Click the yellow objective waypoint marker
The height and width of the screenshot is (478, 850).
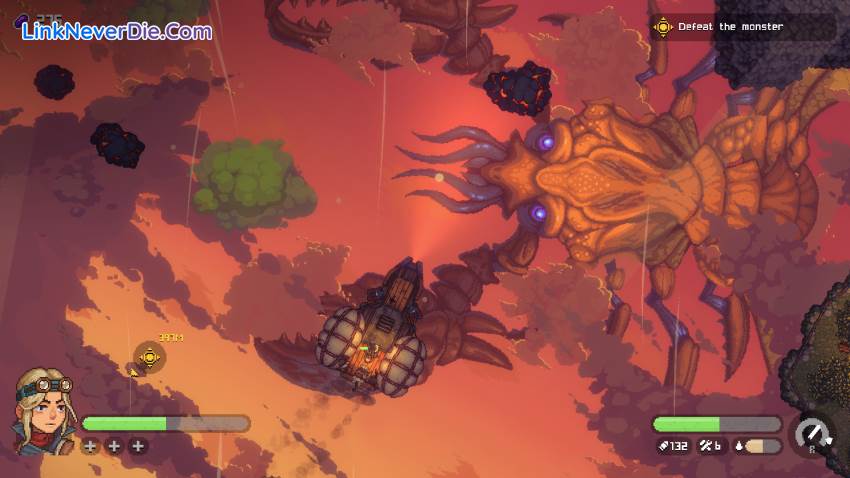coord(150,356)
